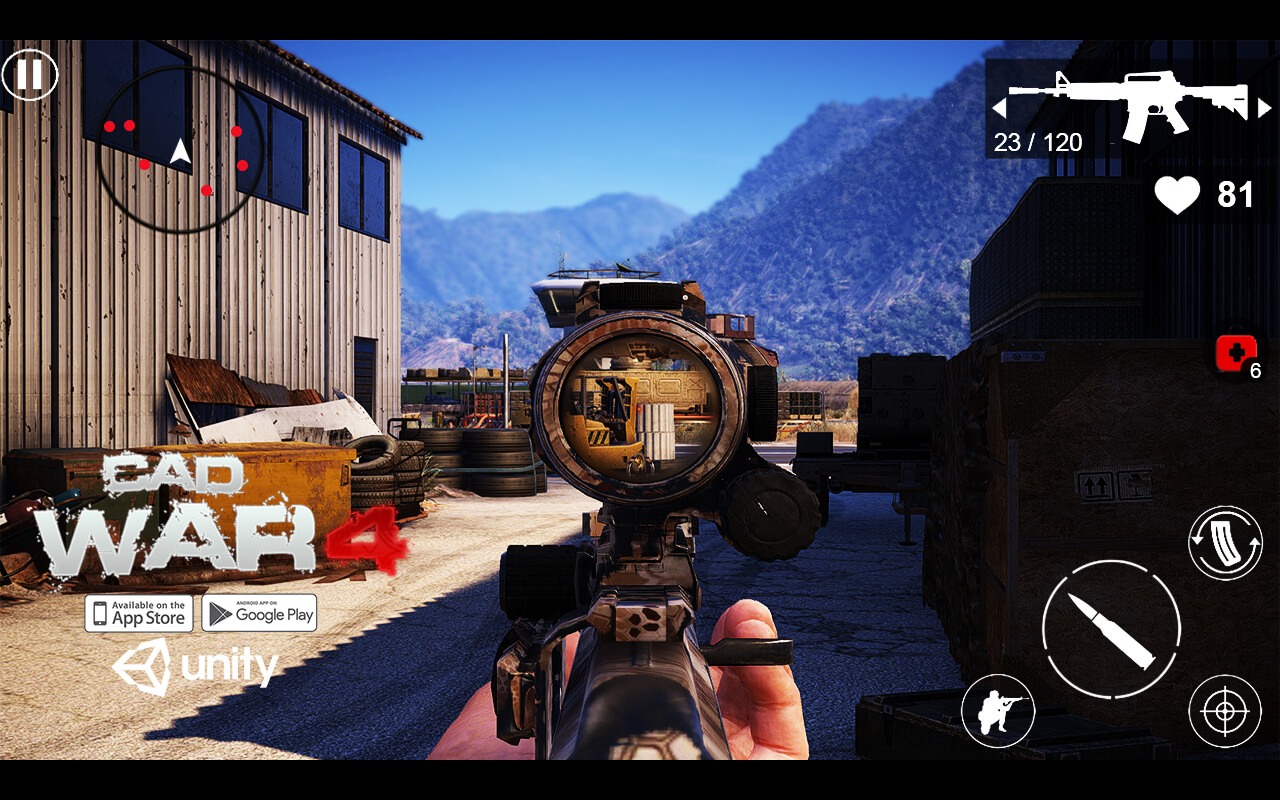The image size is (1280, 800).
Task: Use the red medkit item
Action: pyautogui.click(x=1236, y=354)
